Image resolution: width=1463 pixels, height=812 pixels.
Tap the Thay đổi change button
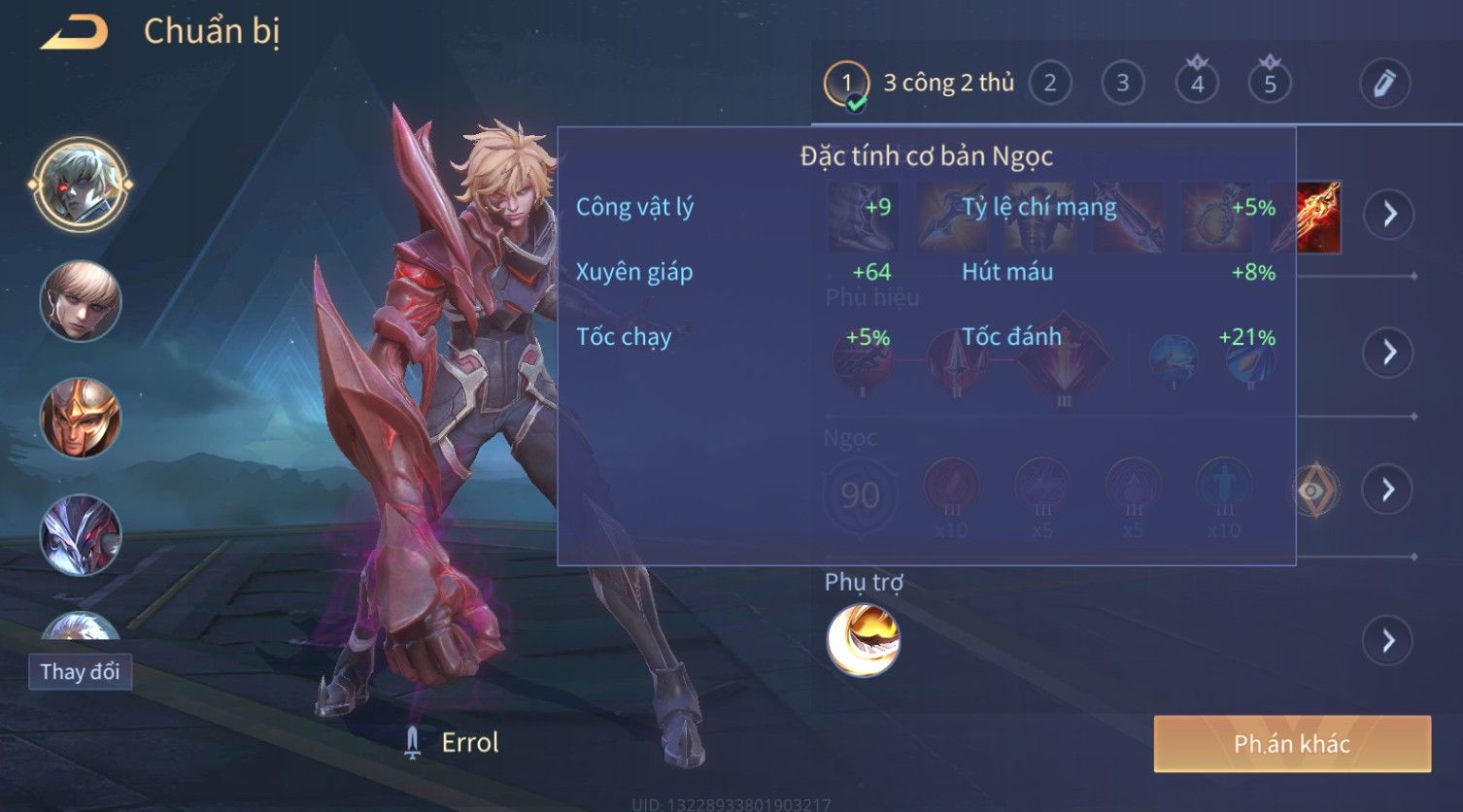click(80, 671)
